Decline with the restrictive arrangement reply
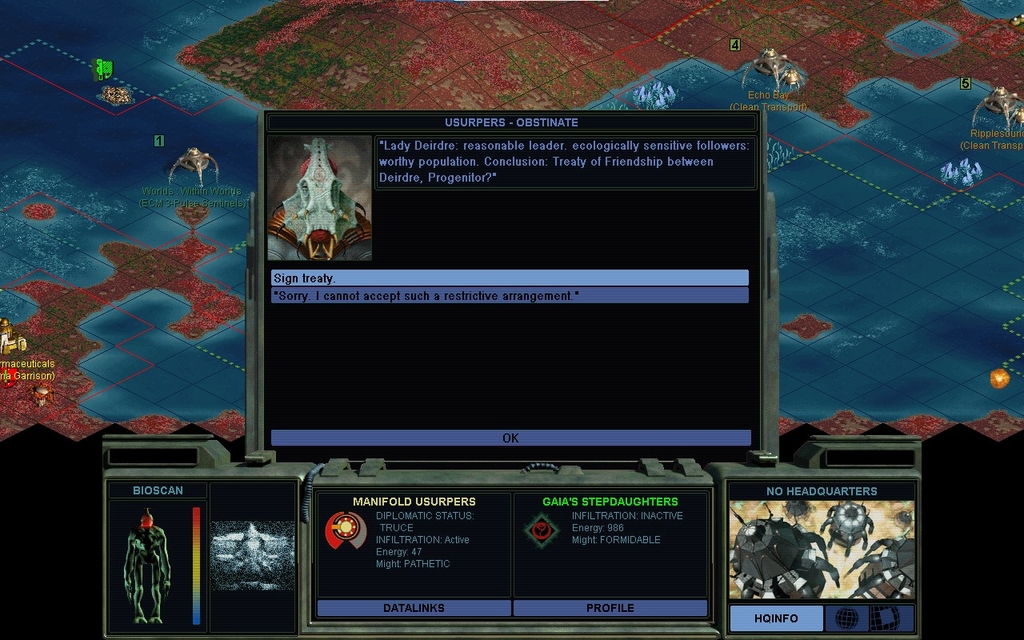Viewport: 1024px width, 640px height. tap(509, 296)
